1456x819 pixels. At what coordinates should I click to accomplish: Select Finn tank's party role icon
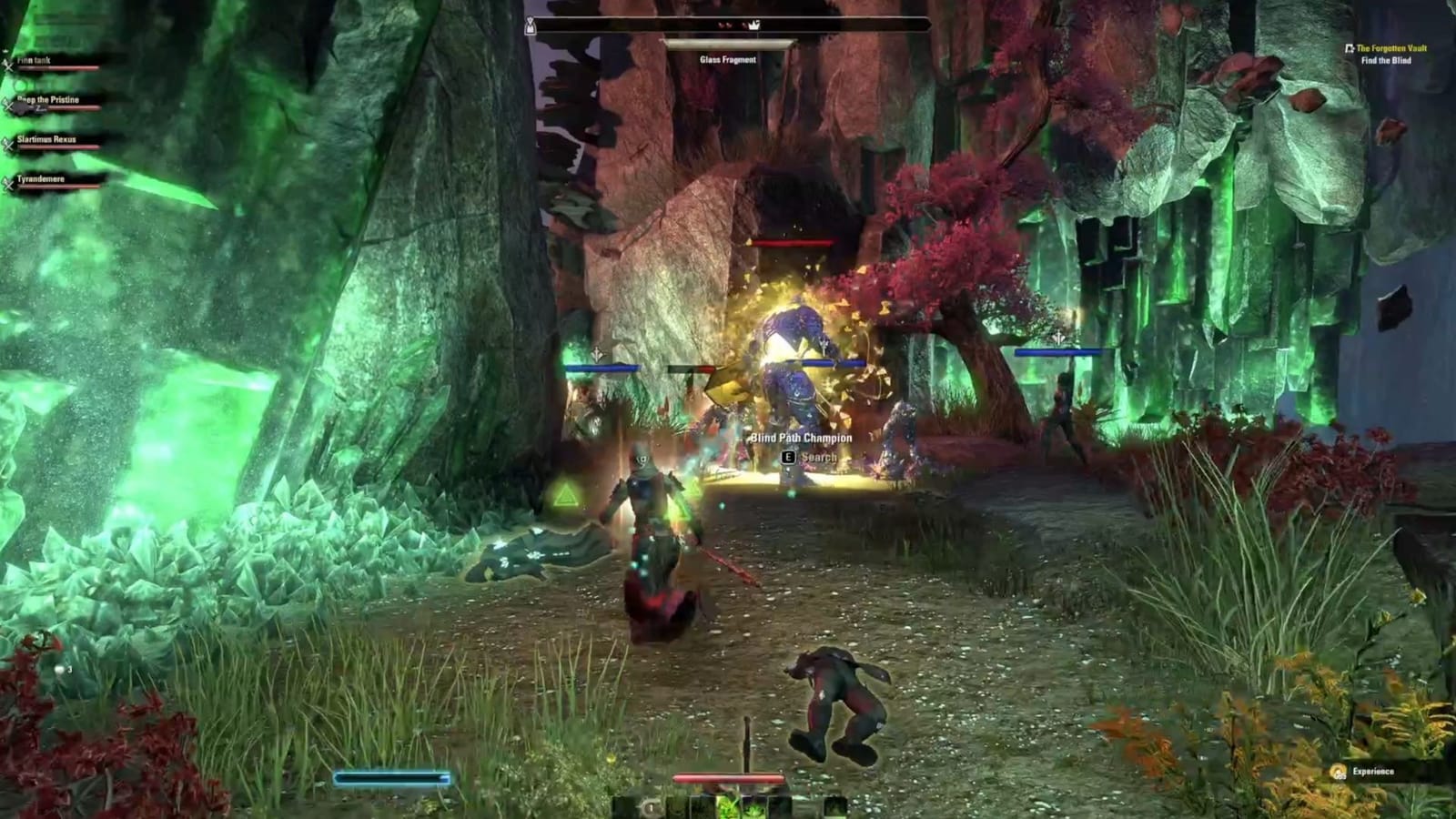click(7, 66)
